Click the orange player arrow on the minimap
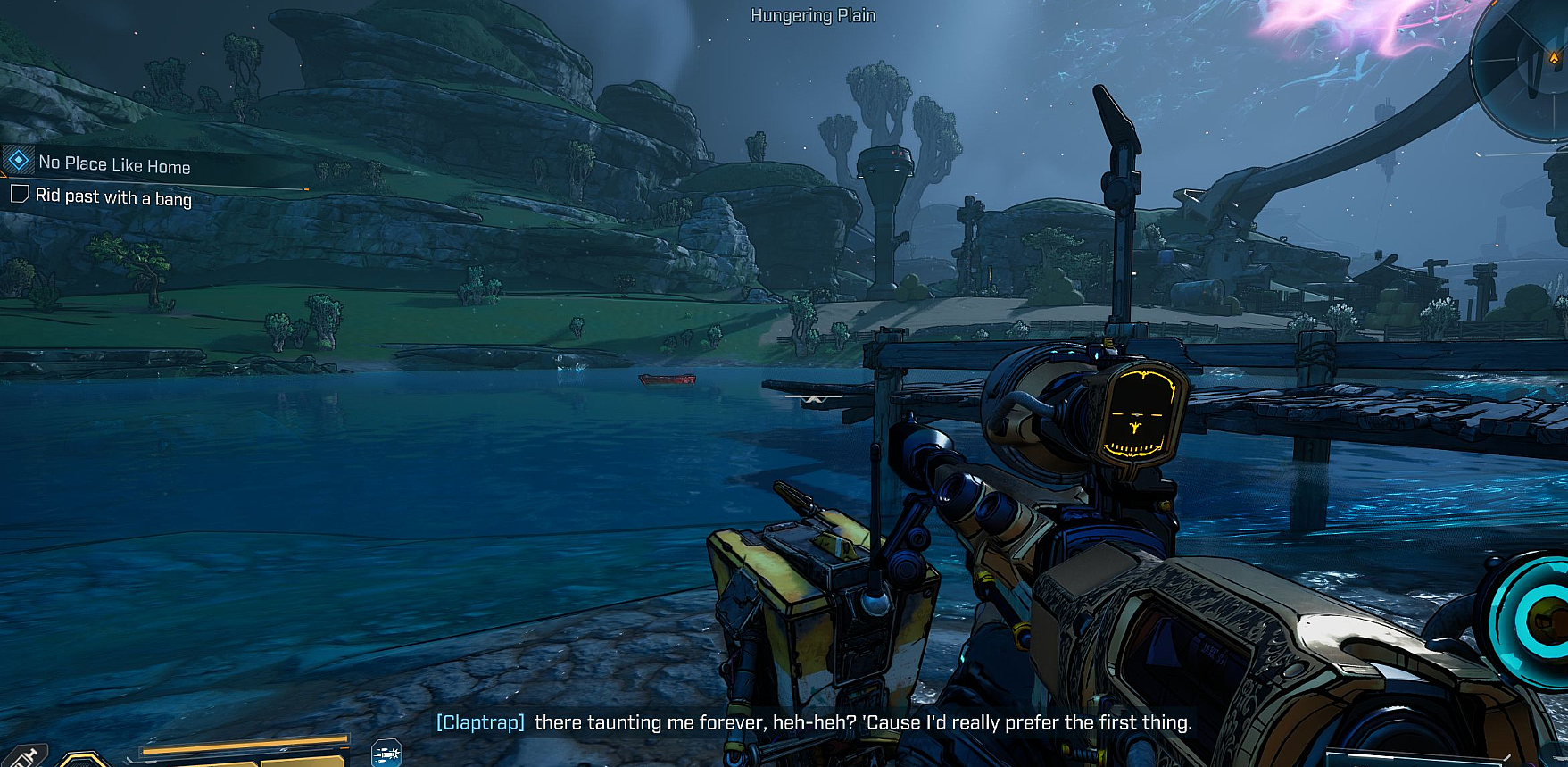The height and width of the screenshot is (767, 1568). click(1555, 57)
